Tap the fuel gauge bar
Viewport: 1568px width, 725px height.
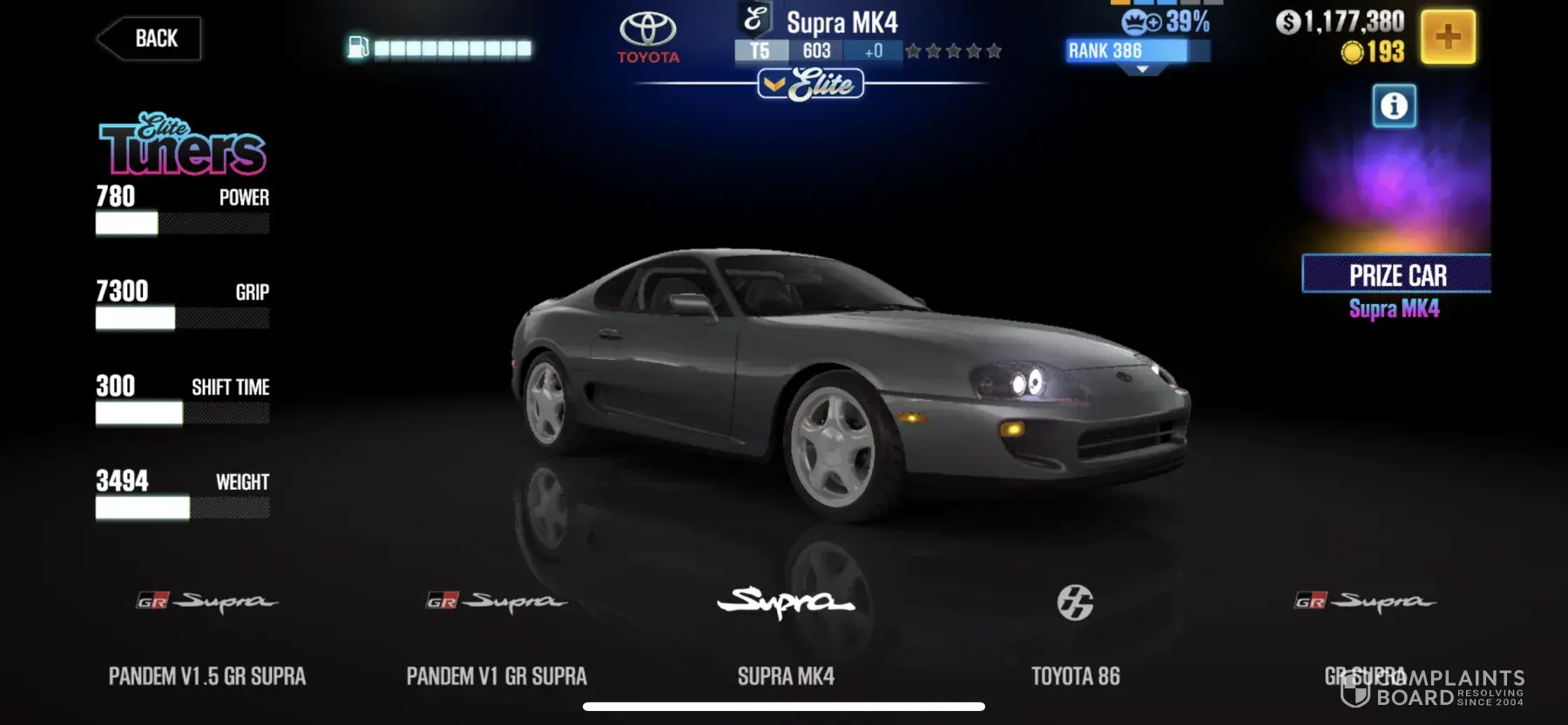441,49
